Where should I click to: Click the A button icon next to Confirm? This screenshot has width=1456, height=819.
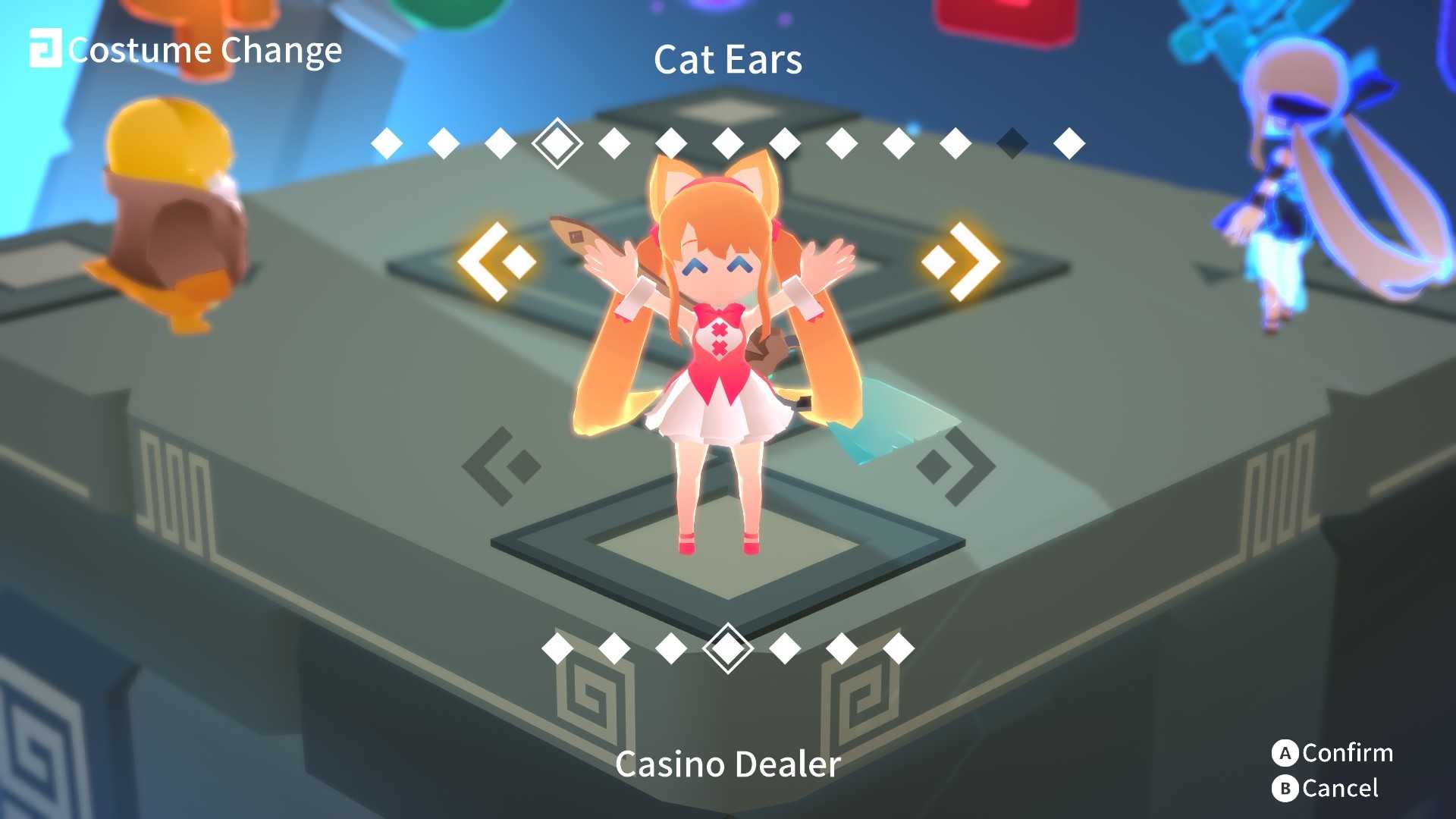(x=1284, y=754)
